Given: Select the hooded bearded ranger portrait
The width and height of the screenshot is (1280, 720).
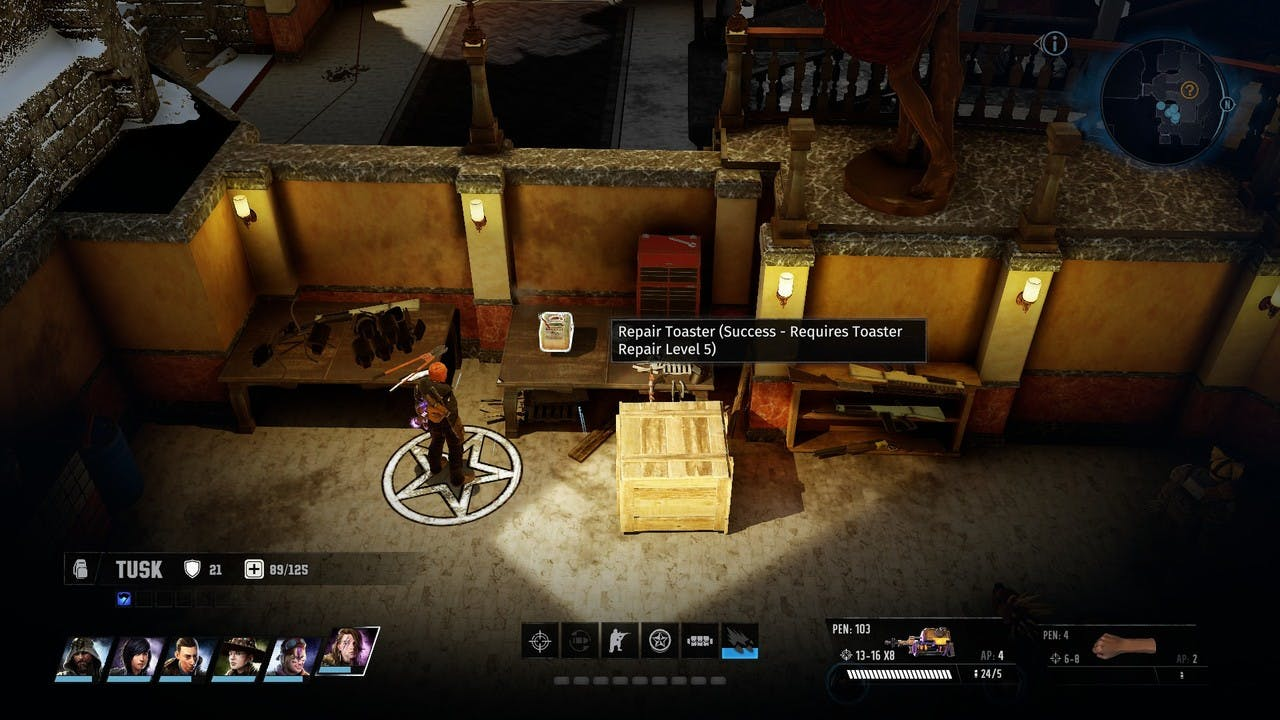Looking at the screenshot, I should pos(83,656).
